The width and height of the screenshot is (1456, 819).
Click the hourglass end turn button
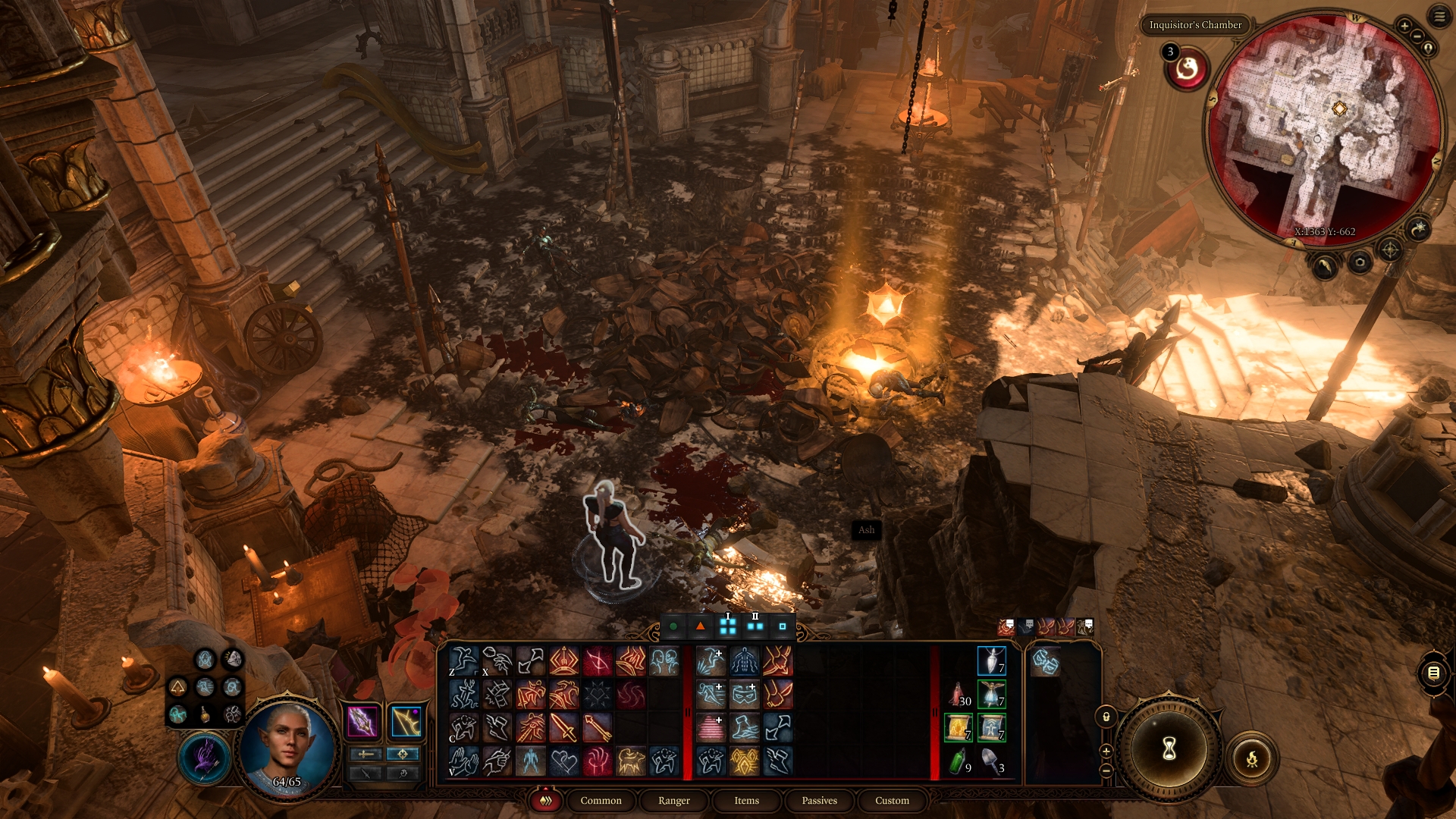(x=1169, y=749)
